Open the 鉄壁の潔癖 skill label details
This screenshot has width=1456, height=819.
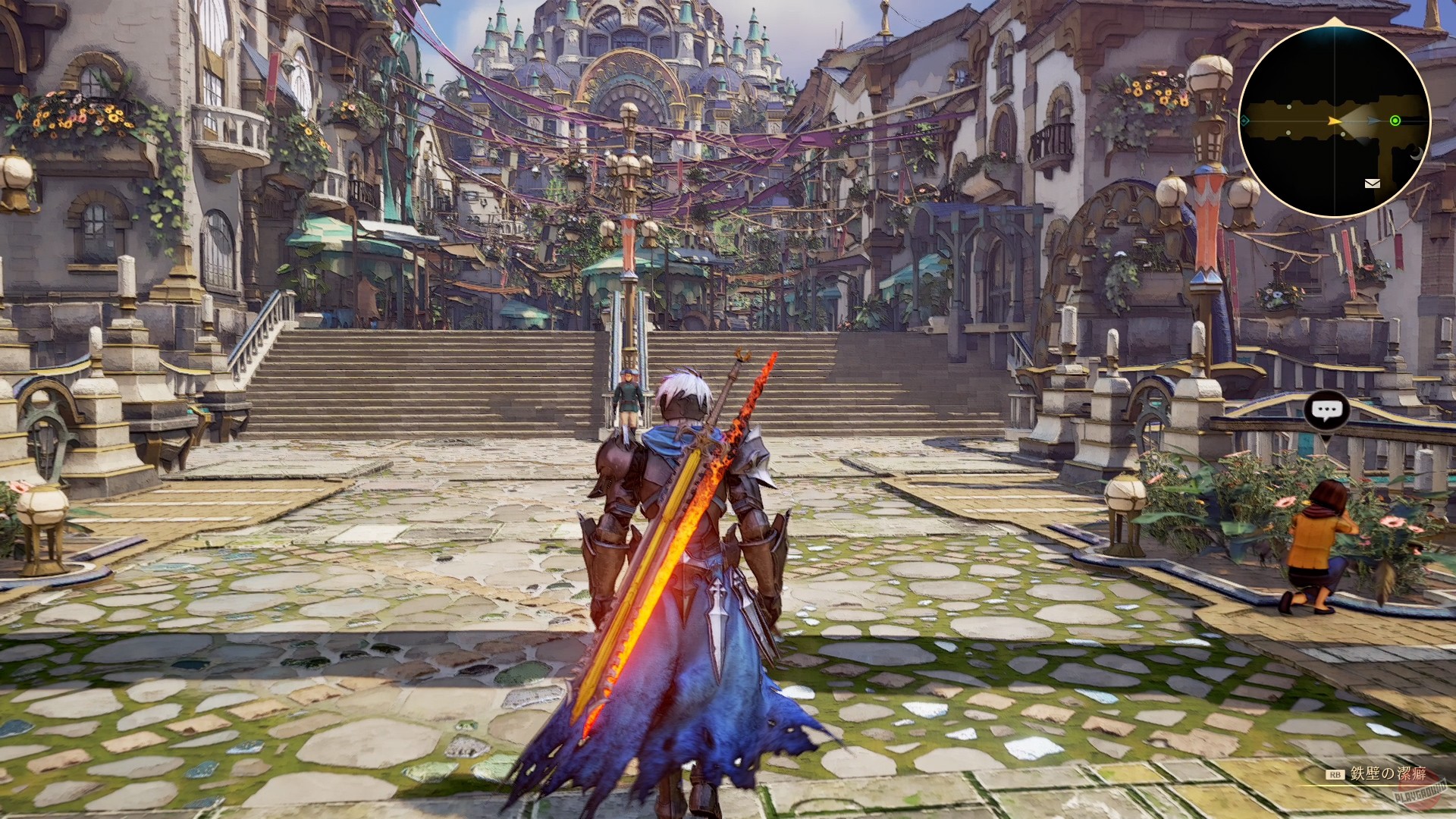(x=1388, y=773)
